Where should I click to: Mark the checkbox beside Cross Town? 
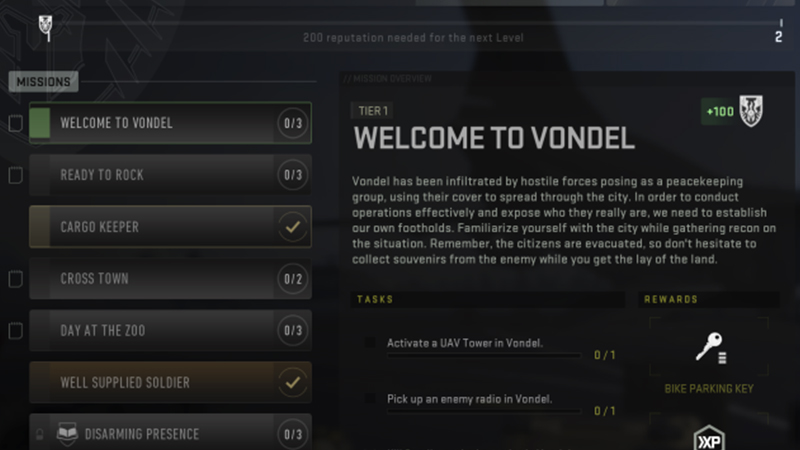(x=15, y=280)
